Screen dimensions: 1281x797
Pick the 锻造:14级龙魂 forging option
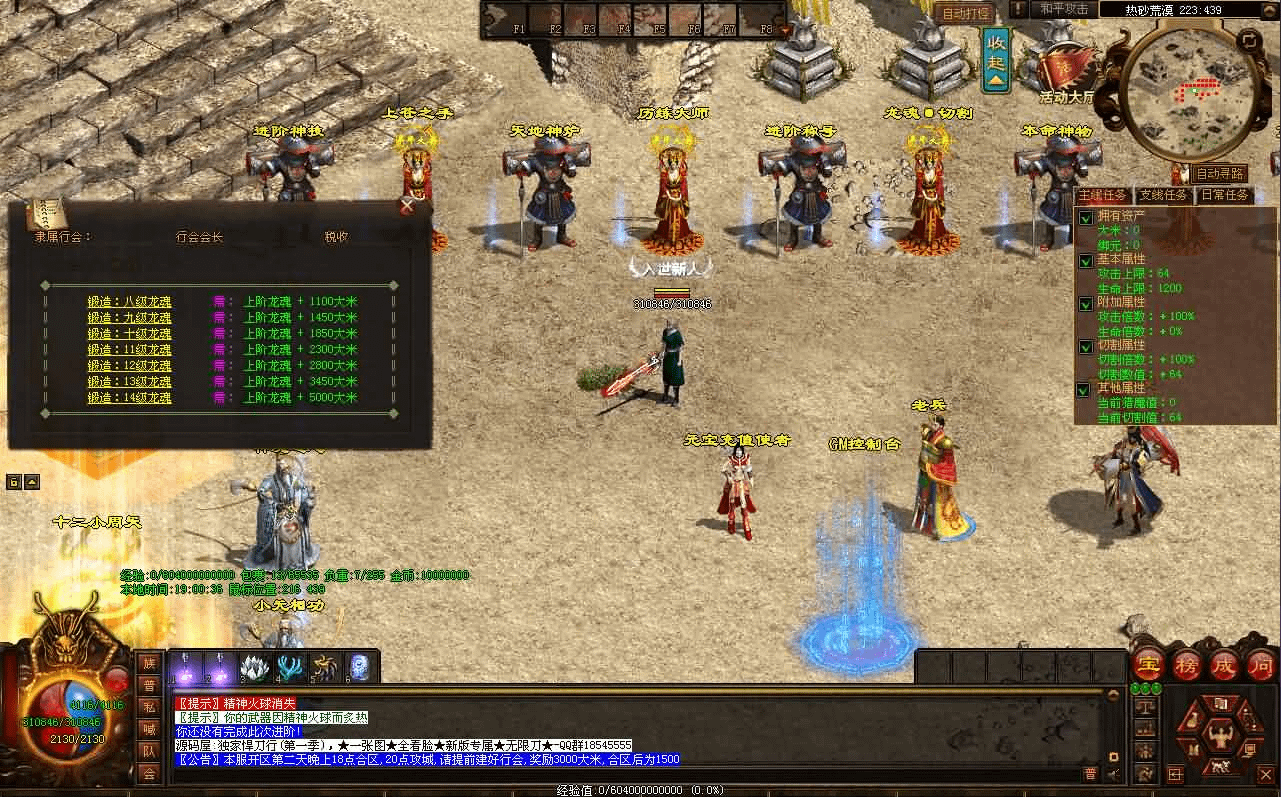[129, 397]
